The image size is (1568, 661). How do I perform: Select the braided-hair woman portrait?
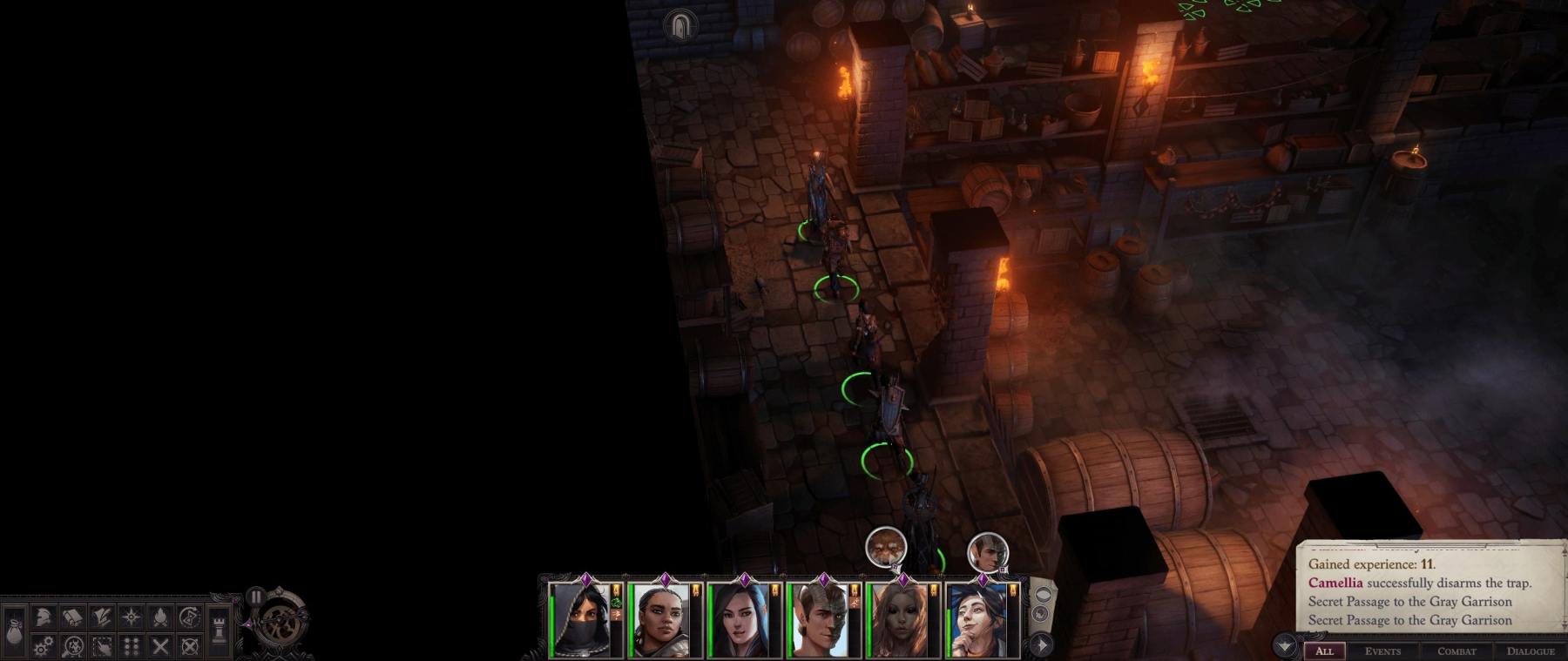pyautogui.click(x=662, y=621)
